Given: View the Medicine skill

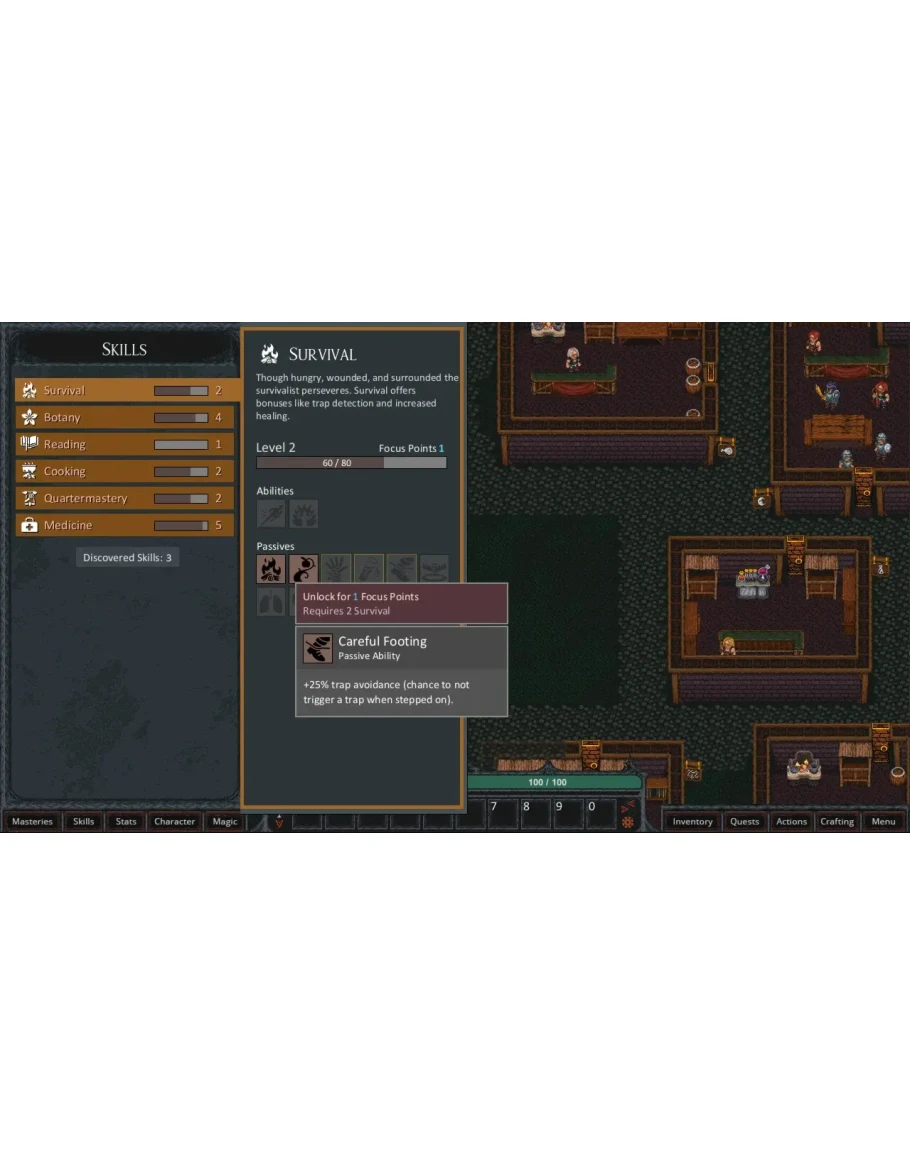Looking at the screenshot, I should pyautogui.click(x=125, y=526).
